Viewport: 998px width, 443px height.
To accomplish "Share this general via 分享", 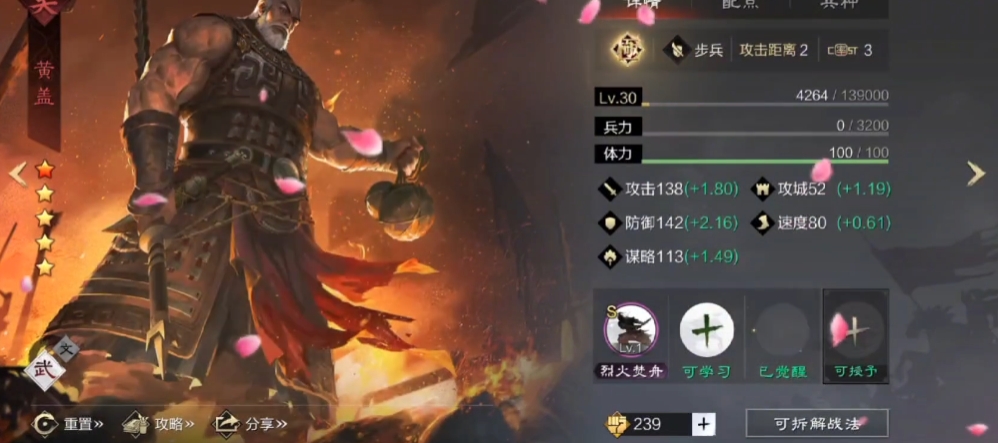I will 250,424.
